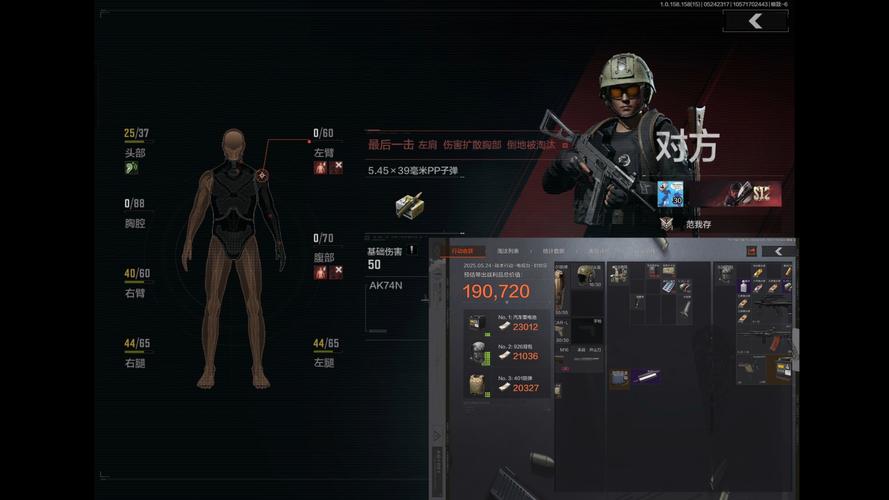Go back using the top-right arrow button
Screen dimensions: 889x500
pos(755,21)
